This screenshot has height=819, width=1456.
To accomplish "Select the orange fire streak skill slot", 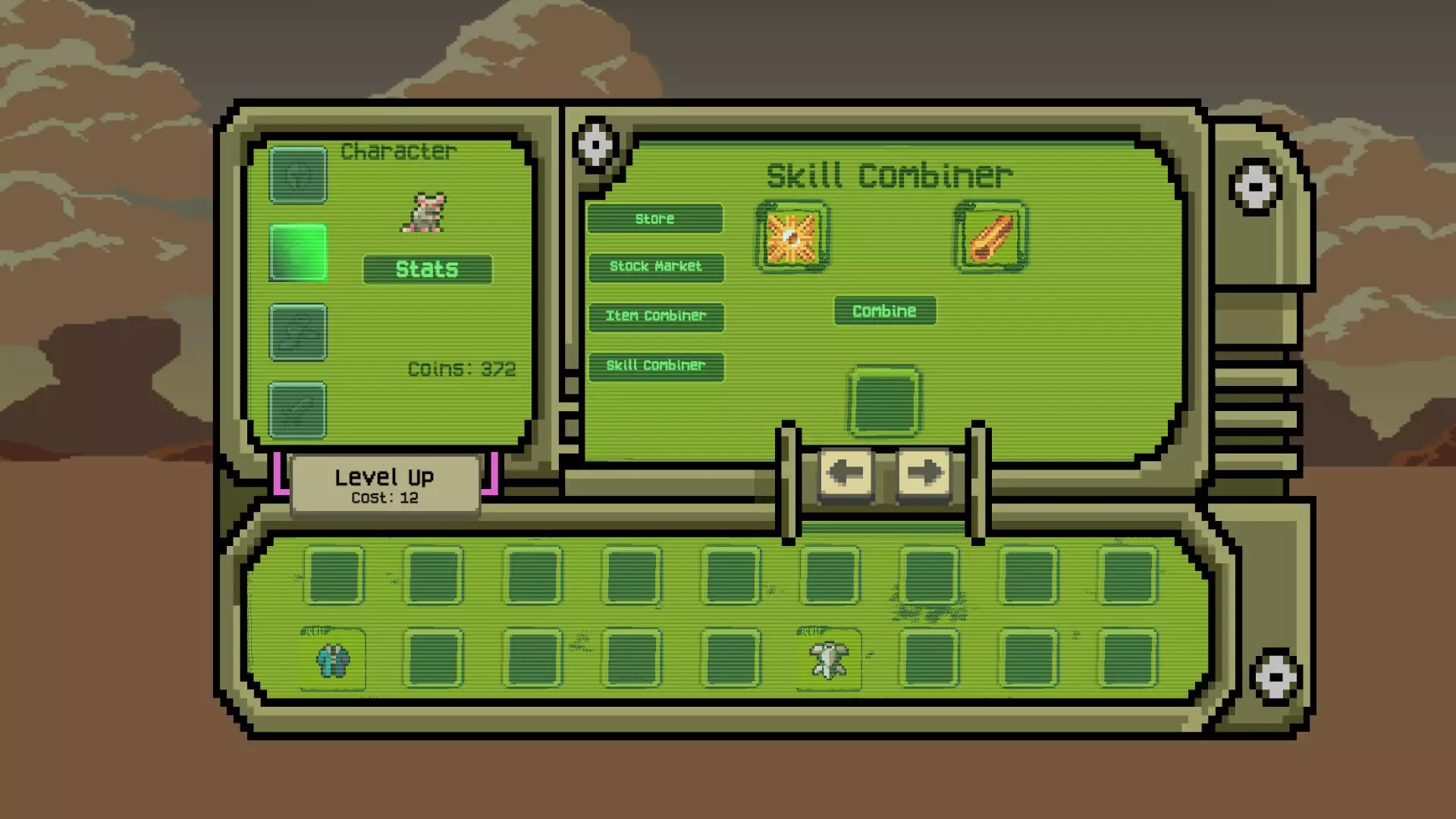I will coord(990,237).
